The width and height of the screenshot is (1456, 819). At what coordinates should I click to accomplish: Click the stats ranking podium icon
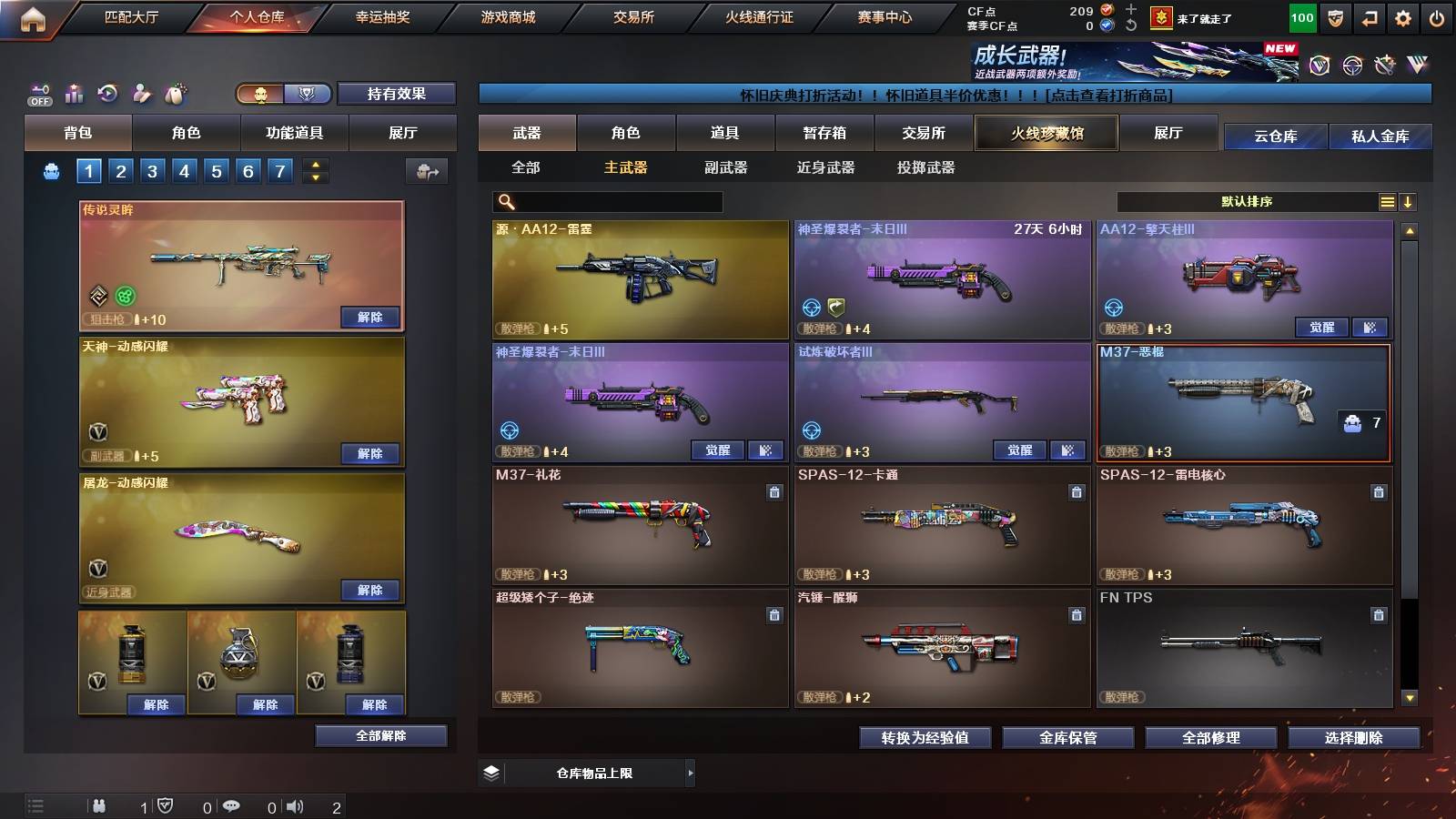click(x=75, y=94)
